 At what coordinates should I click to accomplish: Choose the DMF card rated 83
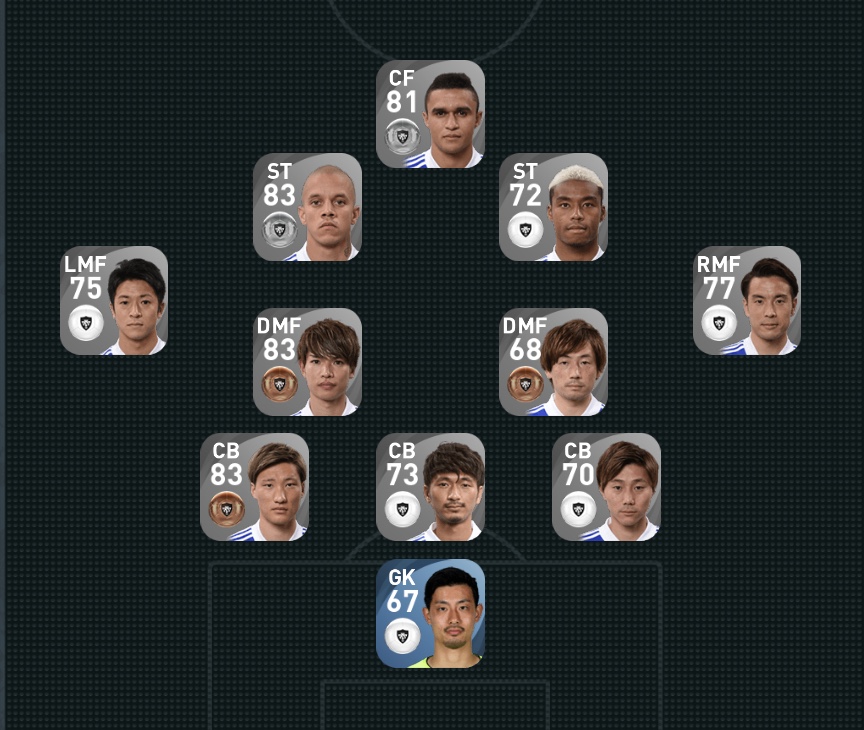(x=307, y=362)
